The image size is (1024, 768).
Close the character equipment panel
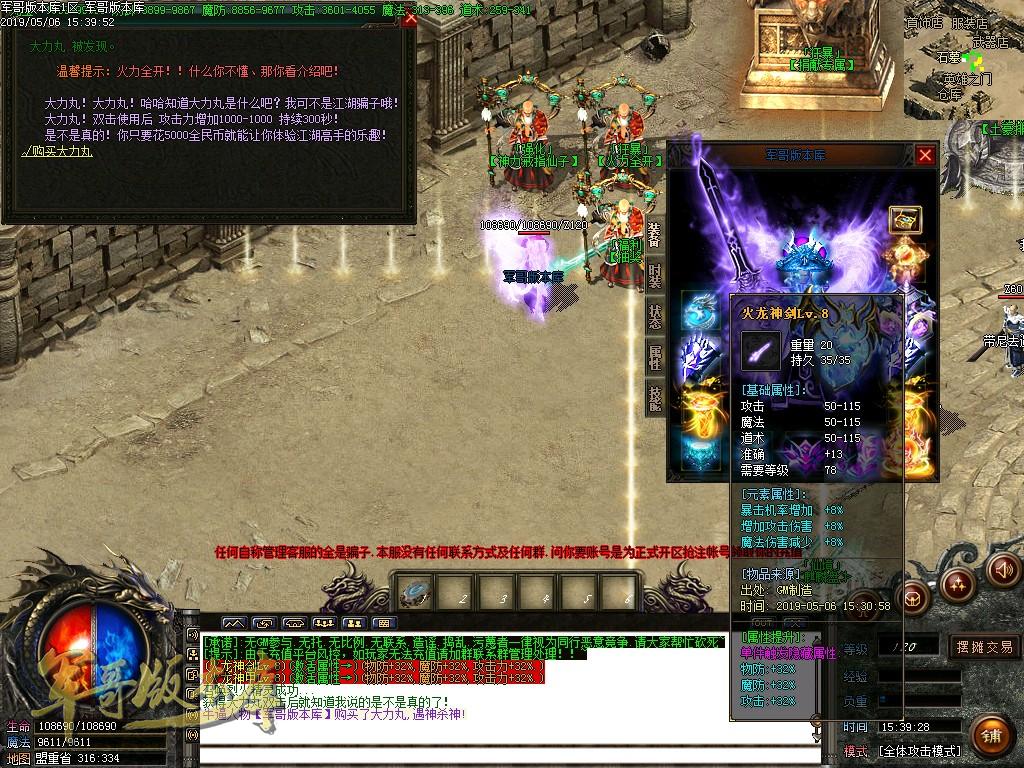tap(925, 155)
